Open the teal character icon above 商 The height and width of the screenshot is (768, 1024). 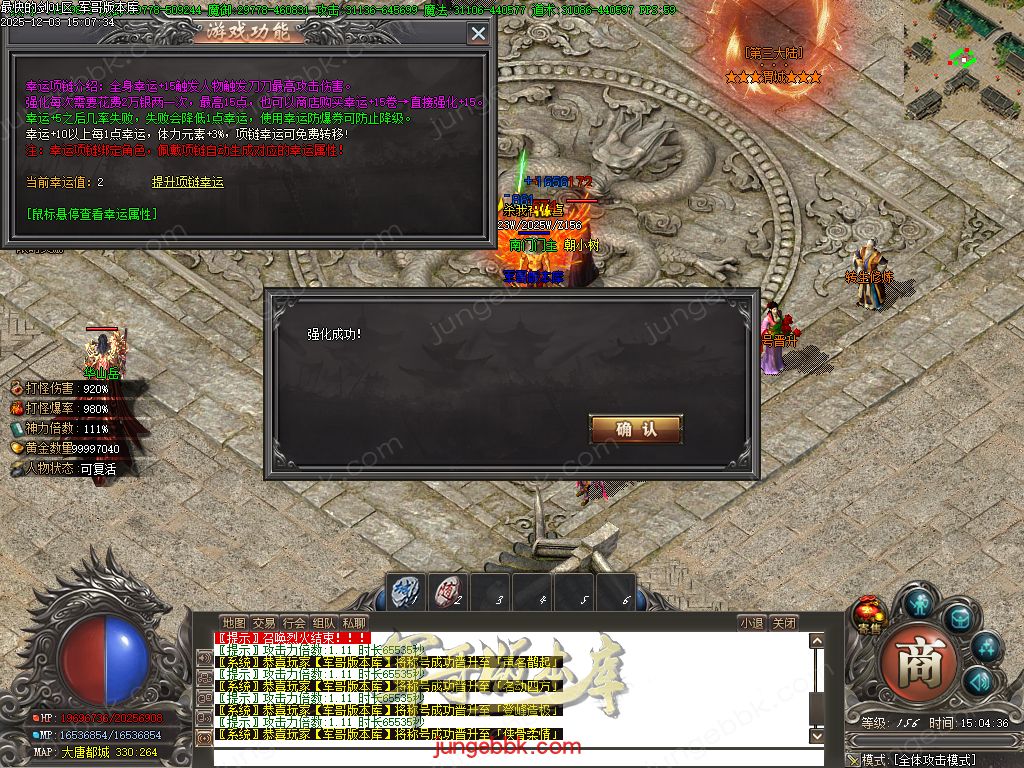click(x=918, y=603)
